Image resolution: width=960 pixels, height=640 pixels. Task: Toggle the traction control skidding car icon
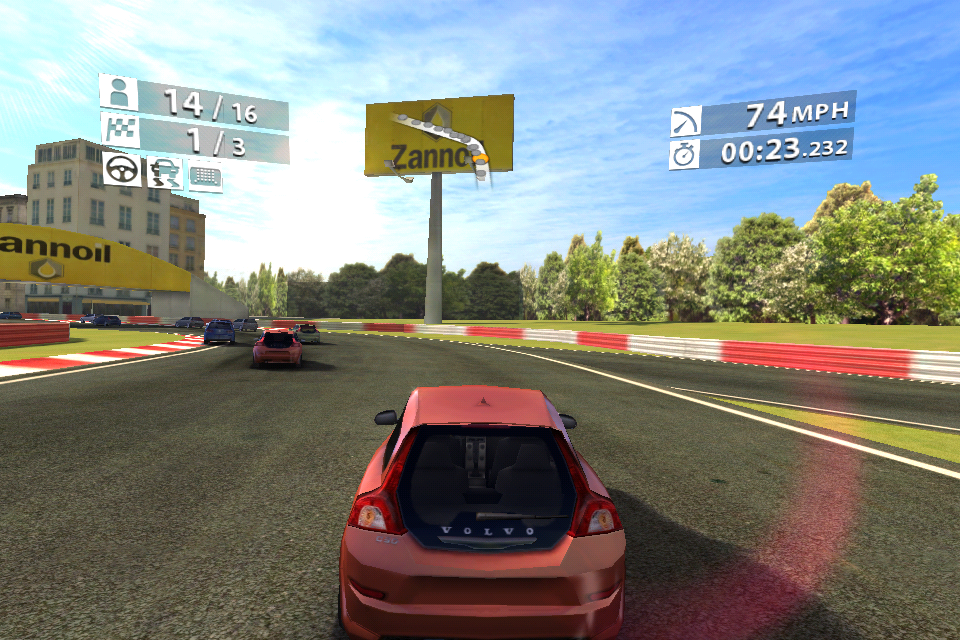click(x=165, y=173)
